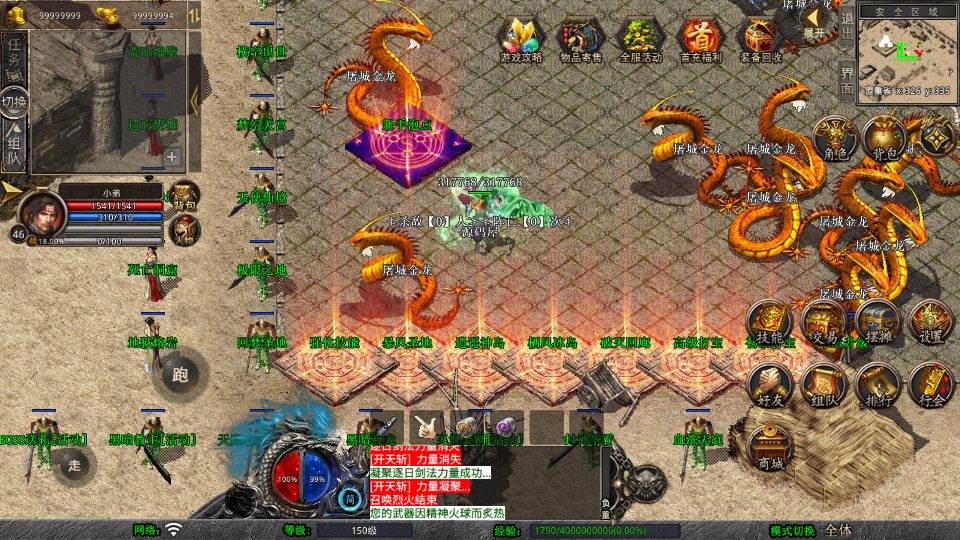The image size is (960, 540).
Task: Open the 行会 guild button
Action: click(x=930, y=385)
